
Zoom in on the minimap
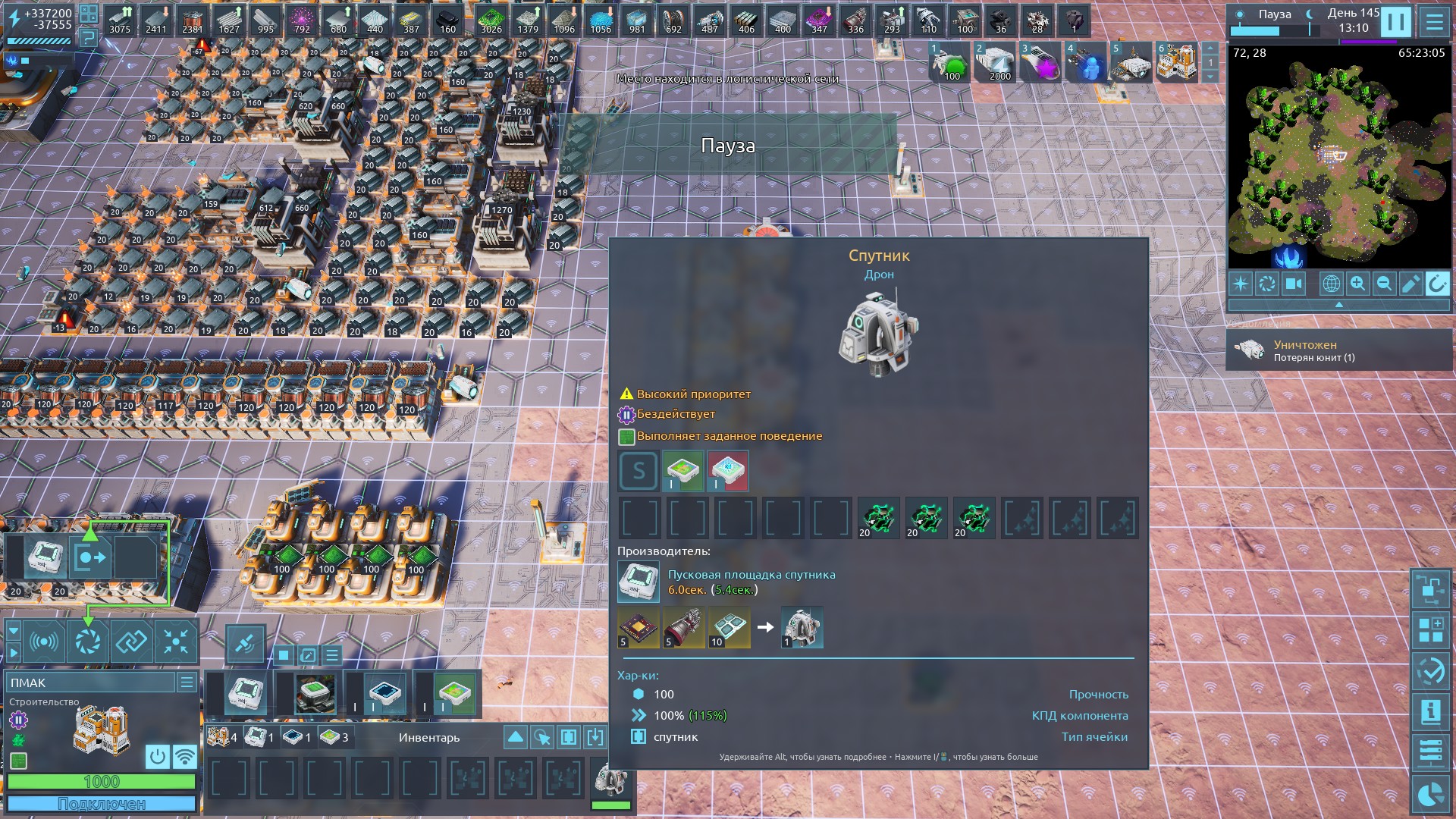(1357, 284)
